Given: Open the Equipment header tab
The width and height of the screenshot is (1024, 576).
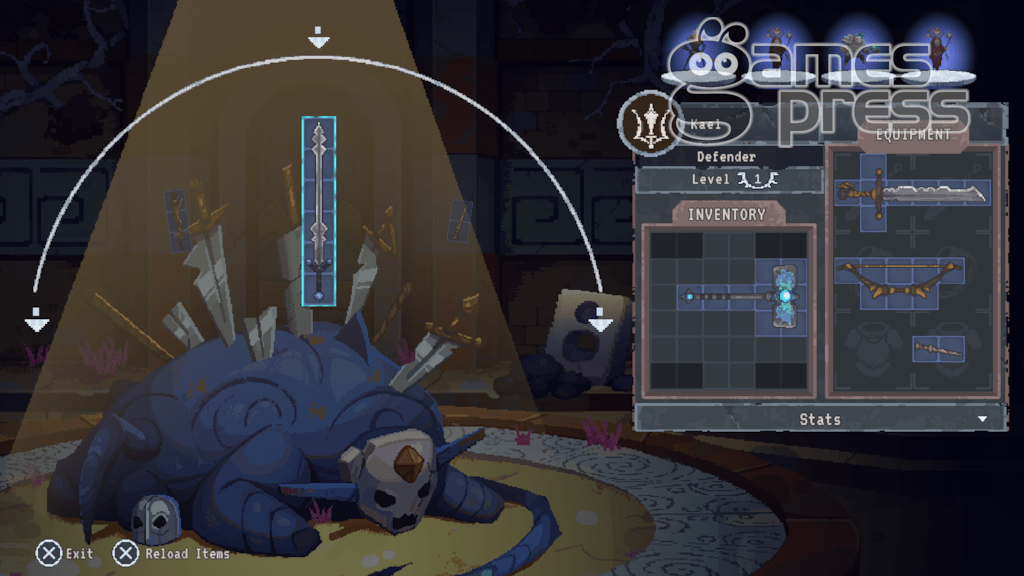Looking at the screenshot, I should [x=912, y=134].
